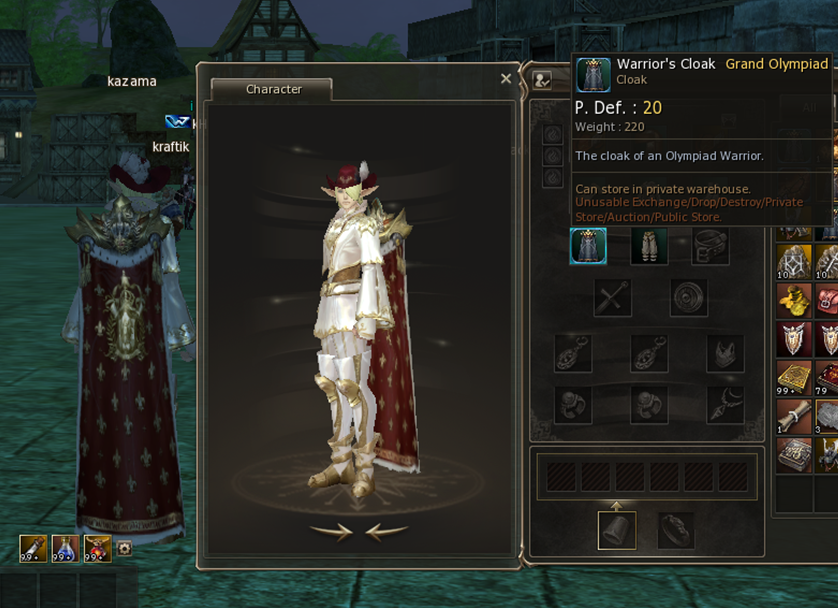Viewport: 838px width, 608px height.
Task: Click the shield equipment slot
Action: [689, 298]
